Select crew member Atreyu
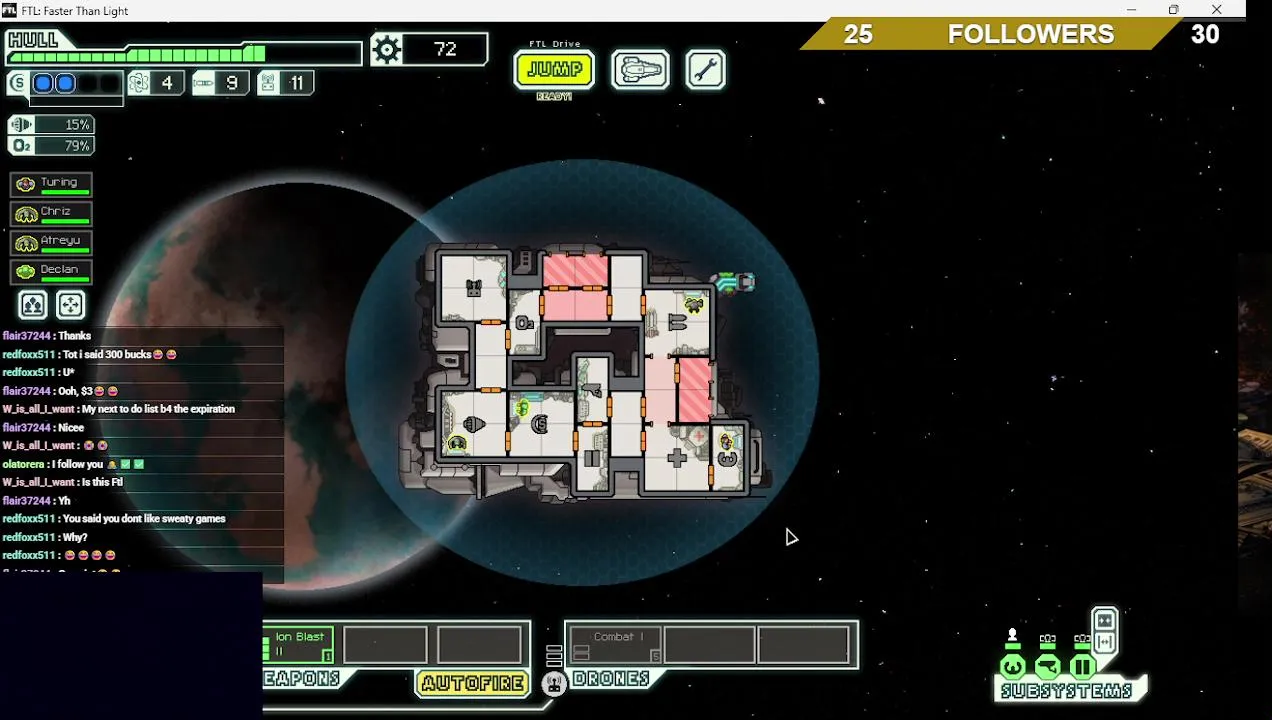 pyautogui.click(x=51, y=242)
